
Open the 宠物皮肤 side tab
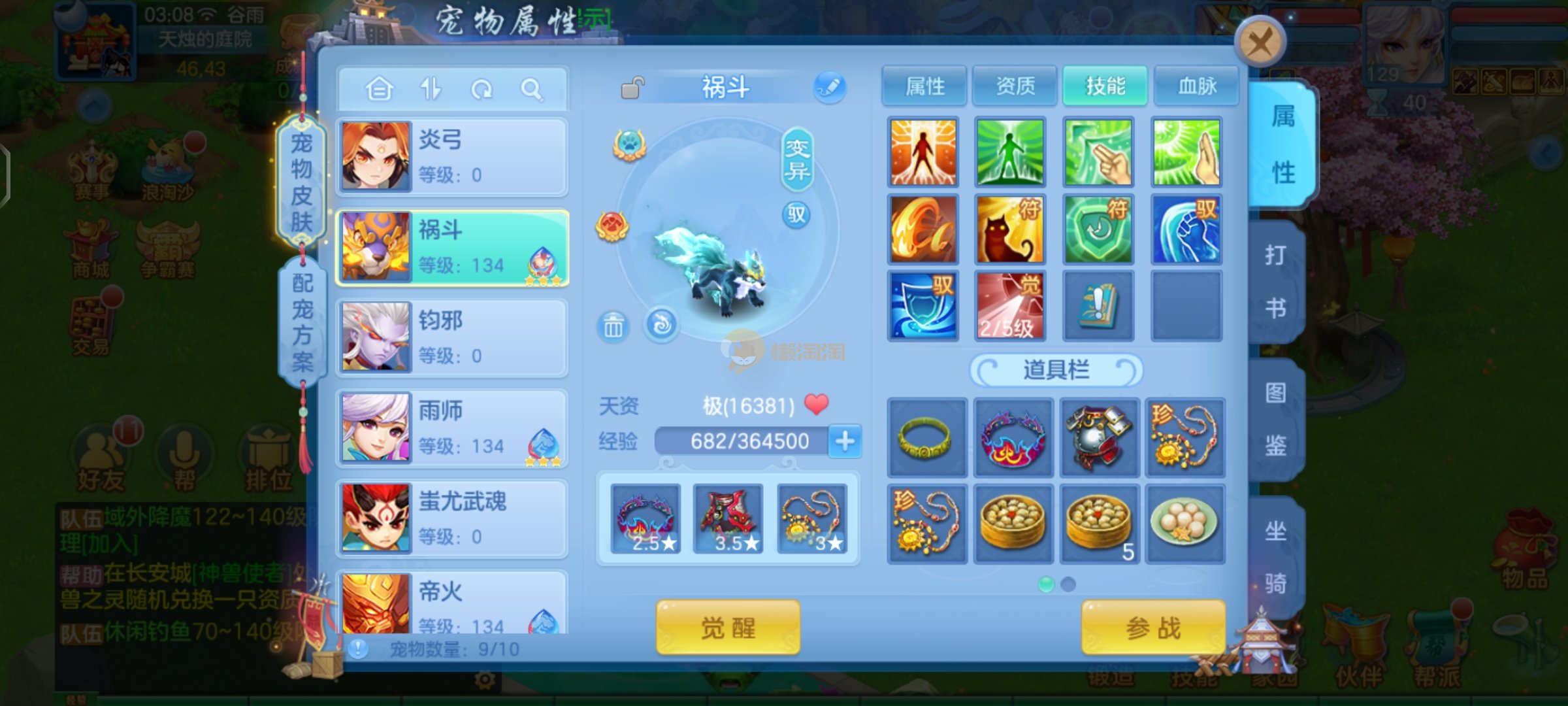pos(301,182)
